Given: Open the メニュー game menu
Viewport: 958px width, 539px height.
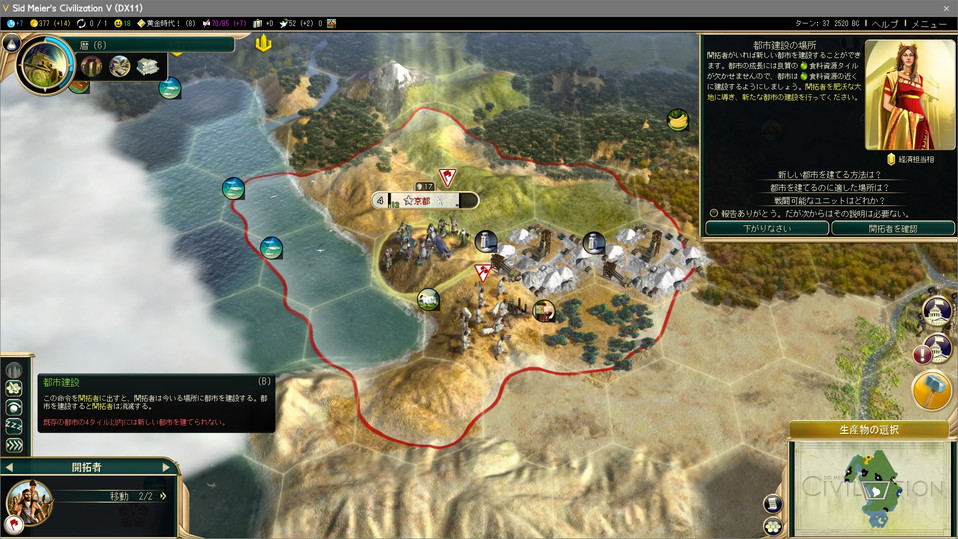Looking at the screenshot, I should pyautogui.click(x=931, y=23).
